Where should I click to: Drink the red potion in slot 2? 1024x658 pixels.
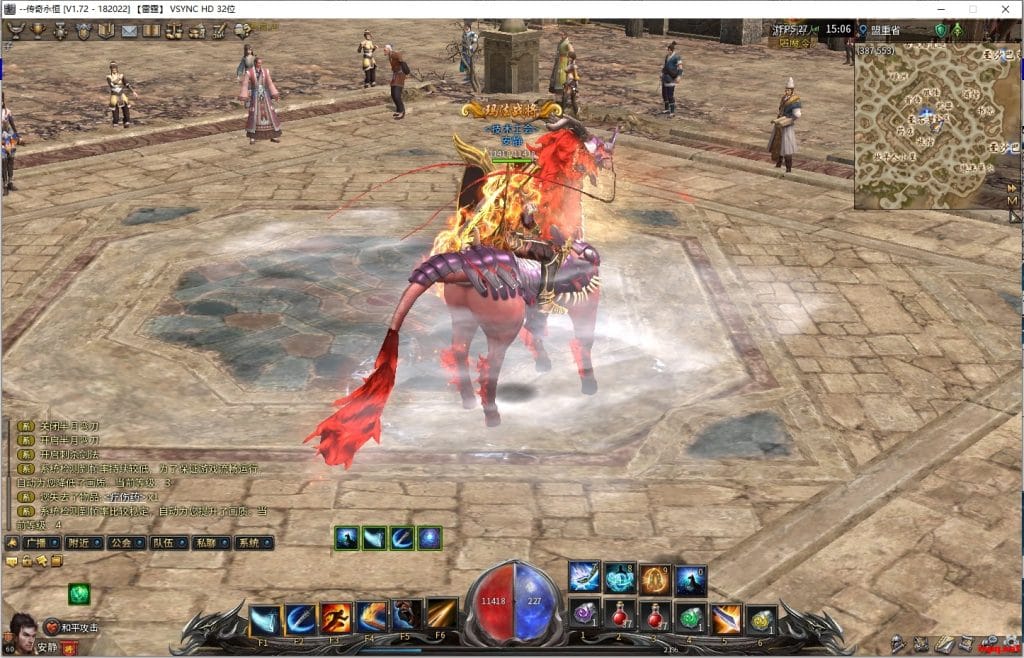pyautogui.click(x=619, y=616)
